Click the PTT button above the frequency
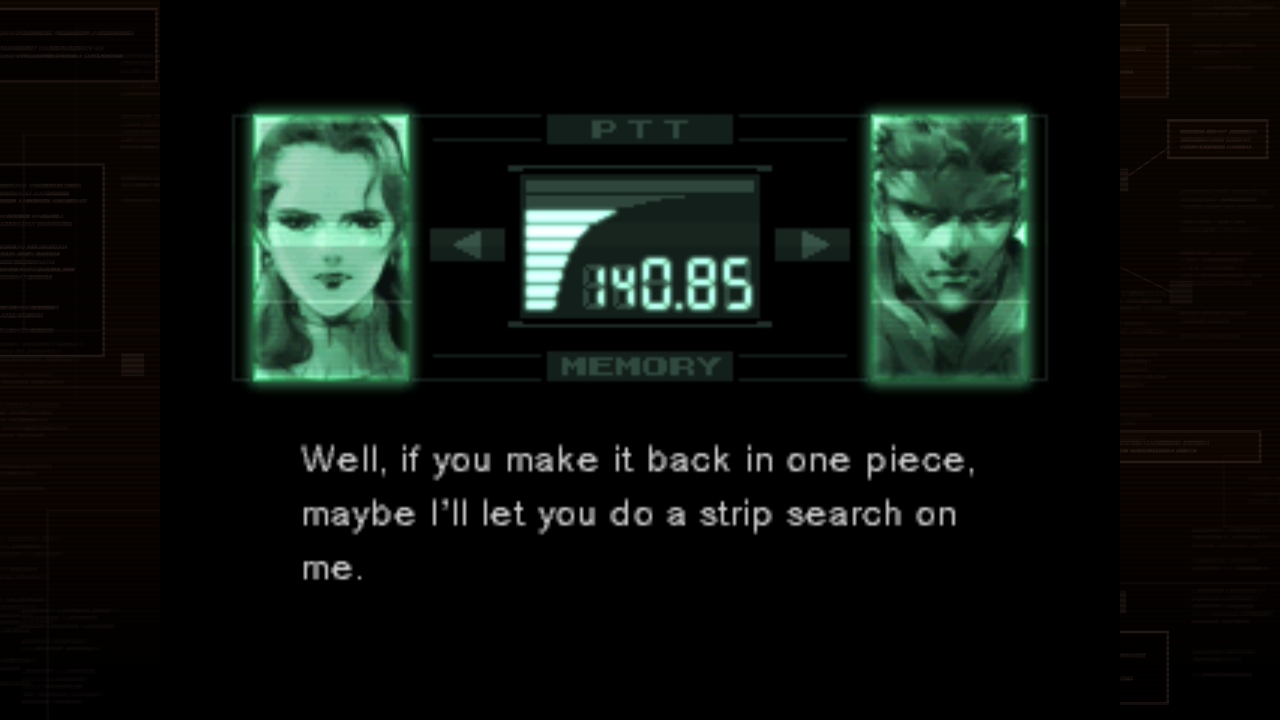 640,130
